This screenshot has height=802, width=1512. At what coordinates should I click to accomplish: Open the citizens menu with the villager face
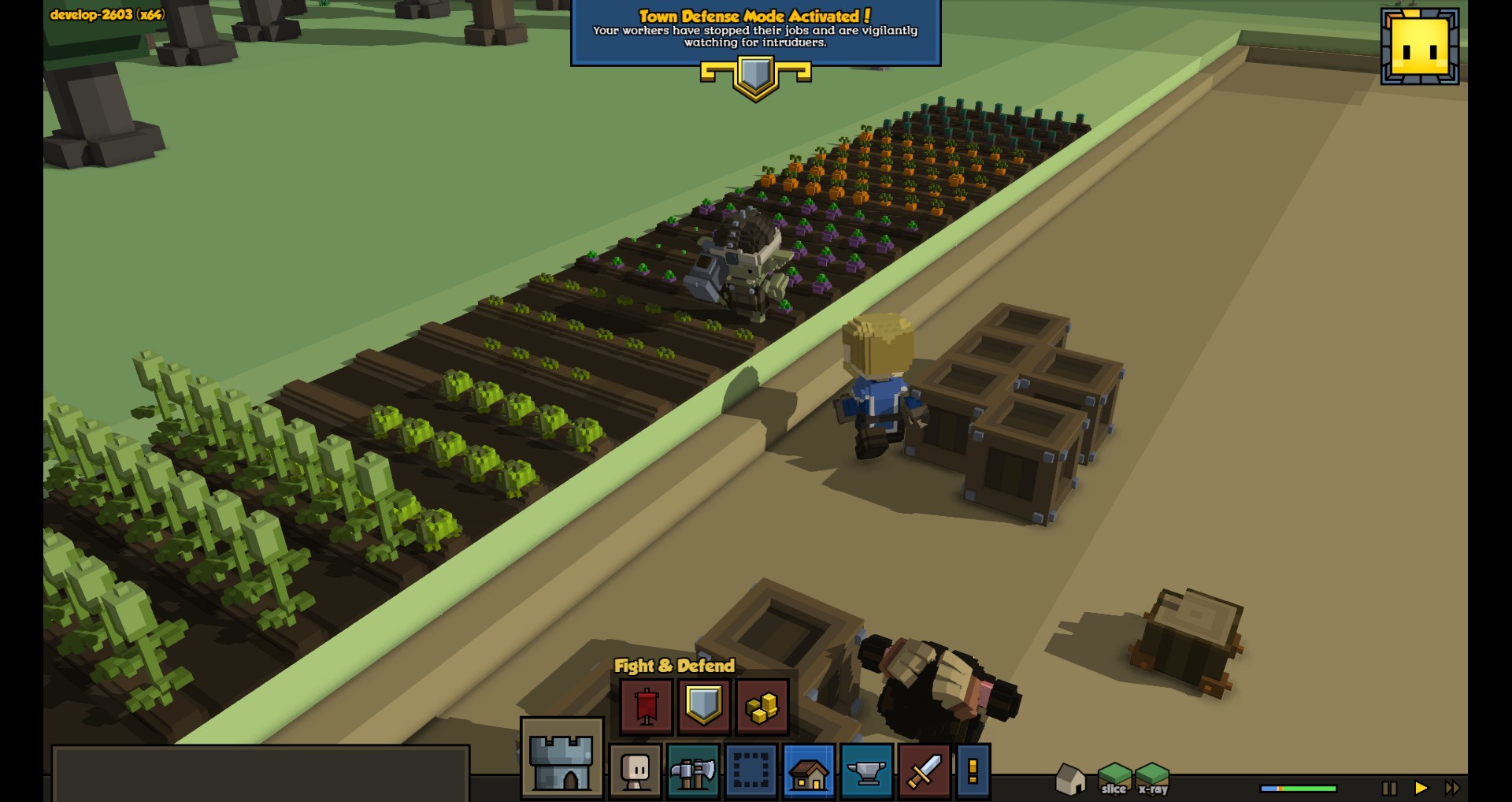tap(636, 771)
